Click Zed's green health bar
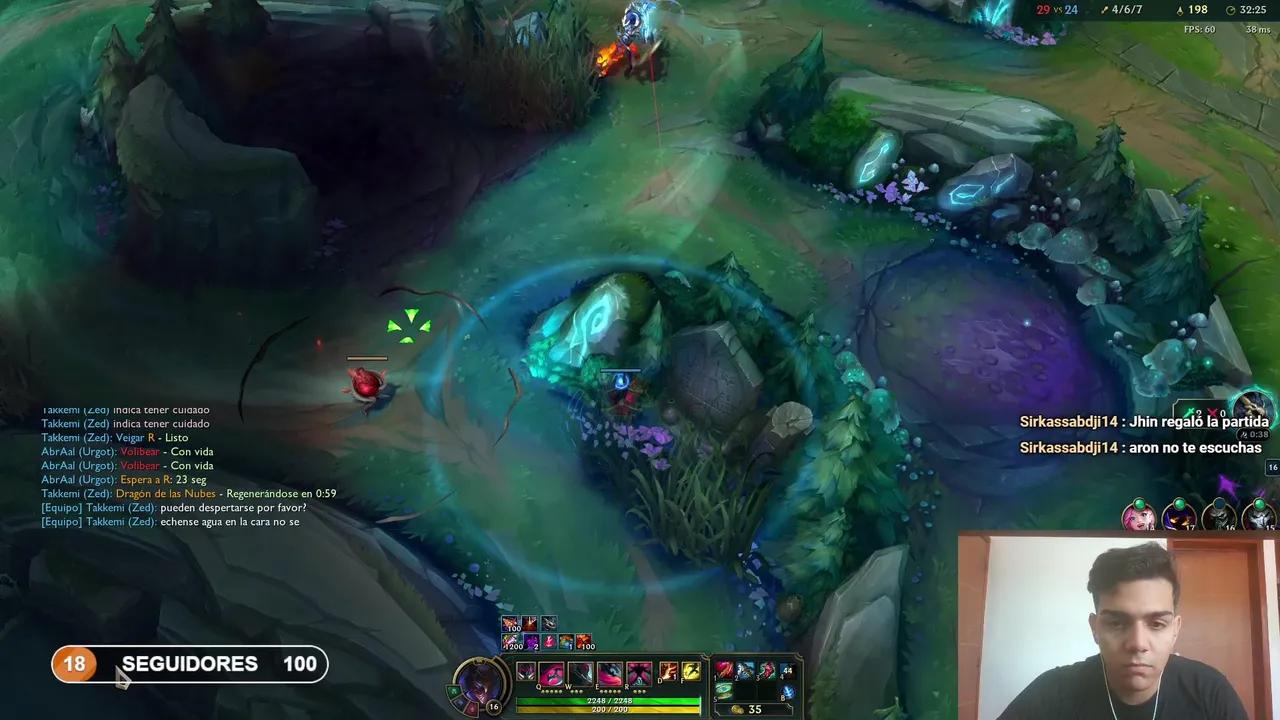Image resolution: width=1280 pixels, height=720 pixels. (609, 700)
